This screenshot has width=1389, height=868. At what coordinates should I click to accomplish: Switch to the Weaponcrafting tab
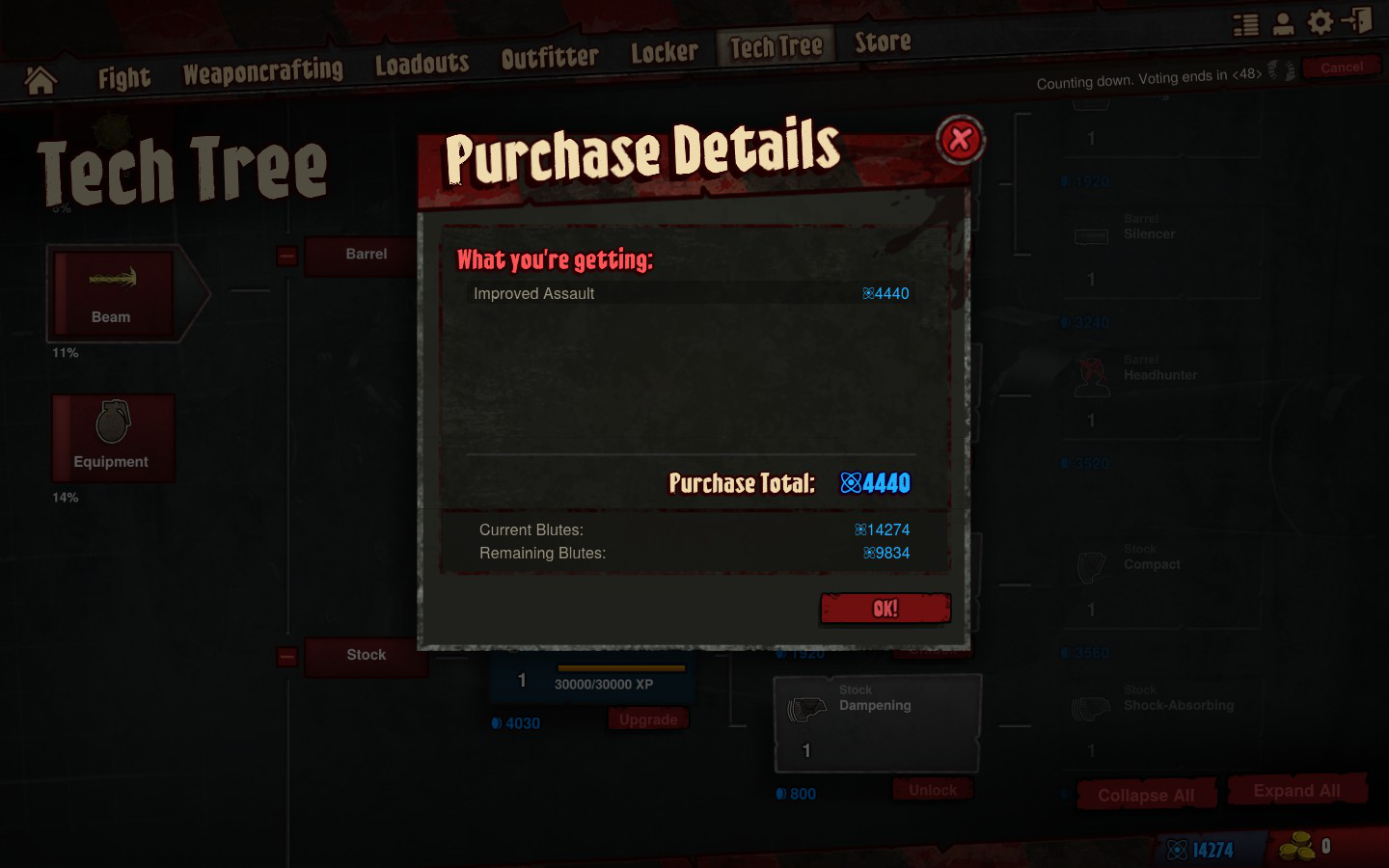(x=263, y=70)
